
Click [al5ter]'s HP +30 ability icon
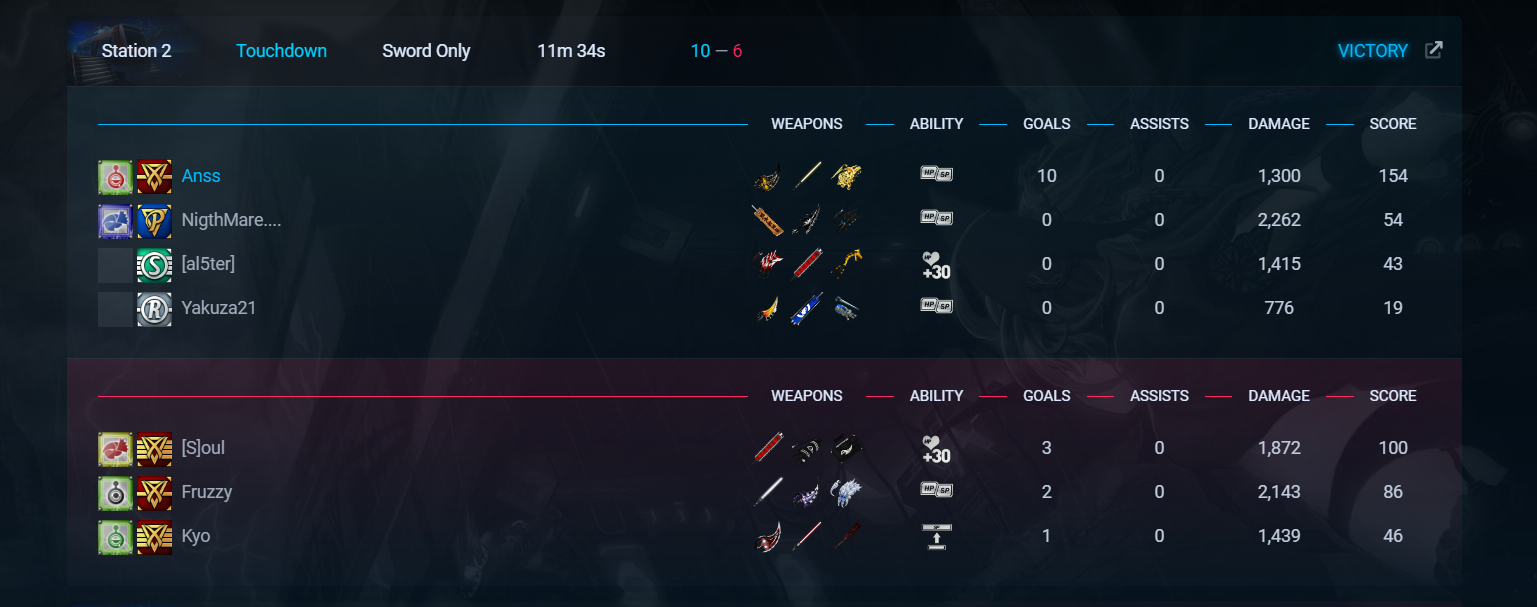[x=936, y=265]
